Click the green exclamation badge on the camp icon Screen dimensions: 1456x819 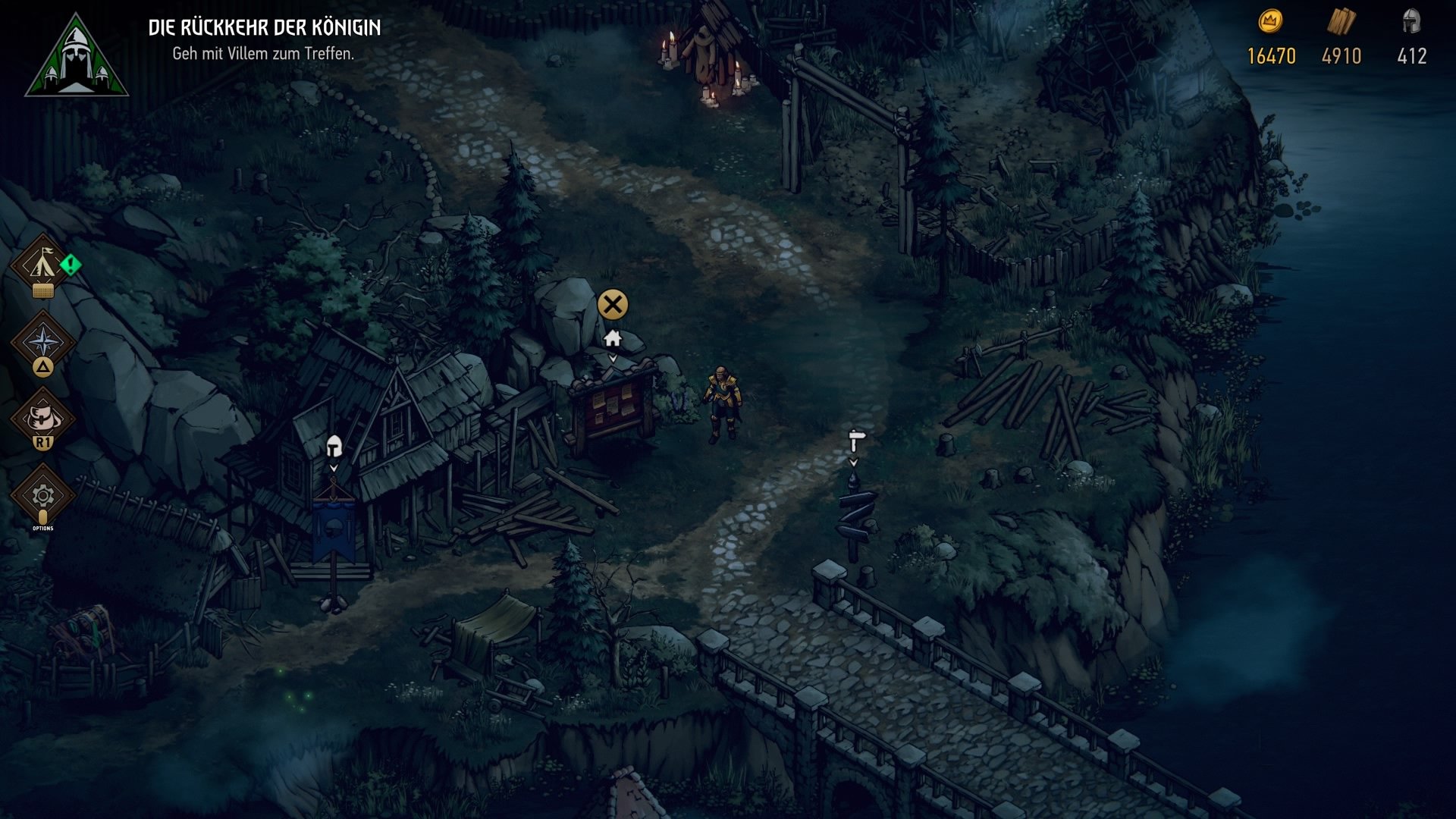pos(71,264)
